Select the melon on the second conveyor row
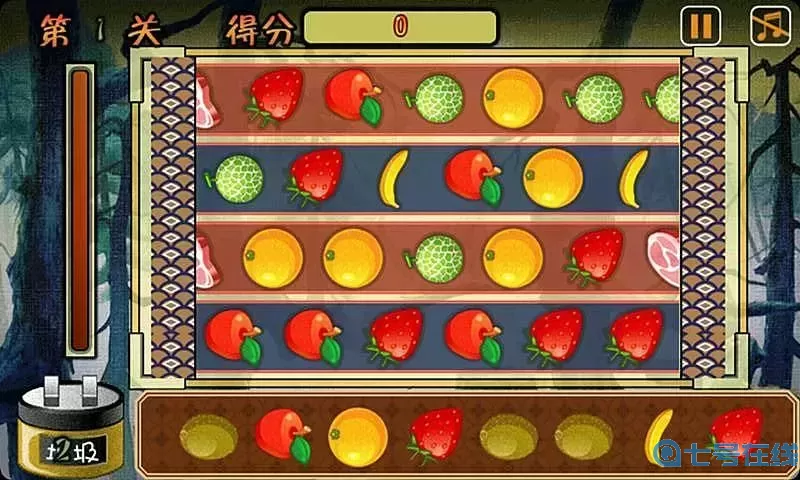Screen dimensions: 800x480 [x=236, y=179]
